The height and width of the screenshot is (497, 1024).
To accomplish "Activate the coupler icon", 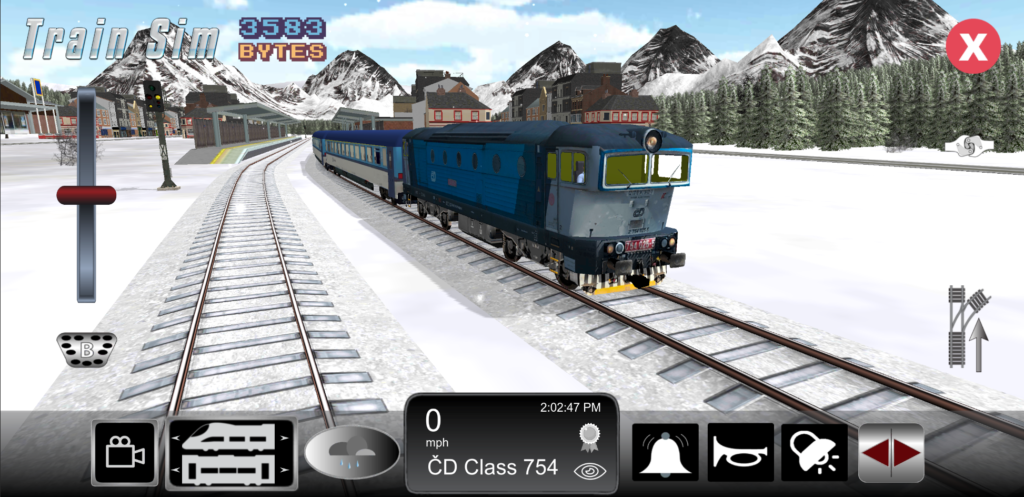I will 969,146.
